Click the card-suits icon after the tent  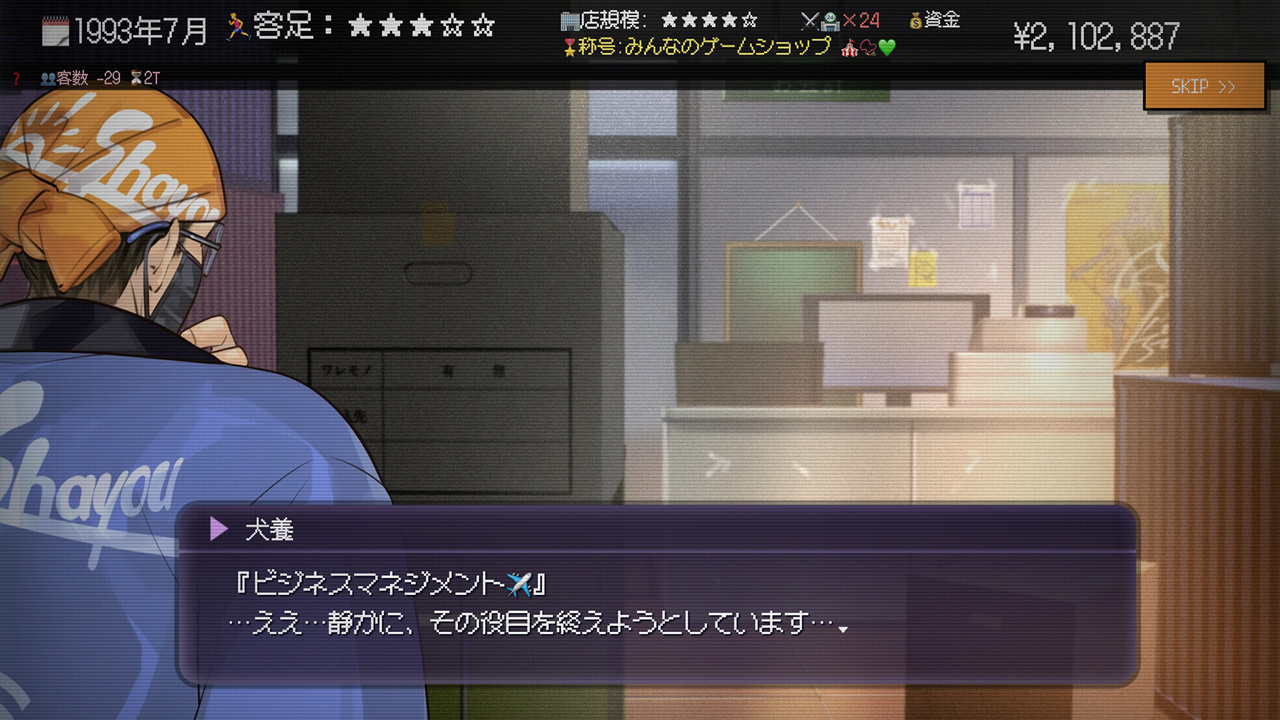point(868,47)
